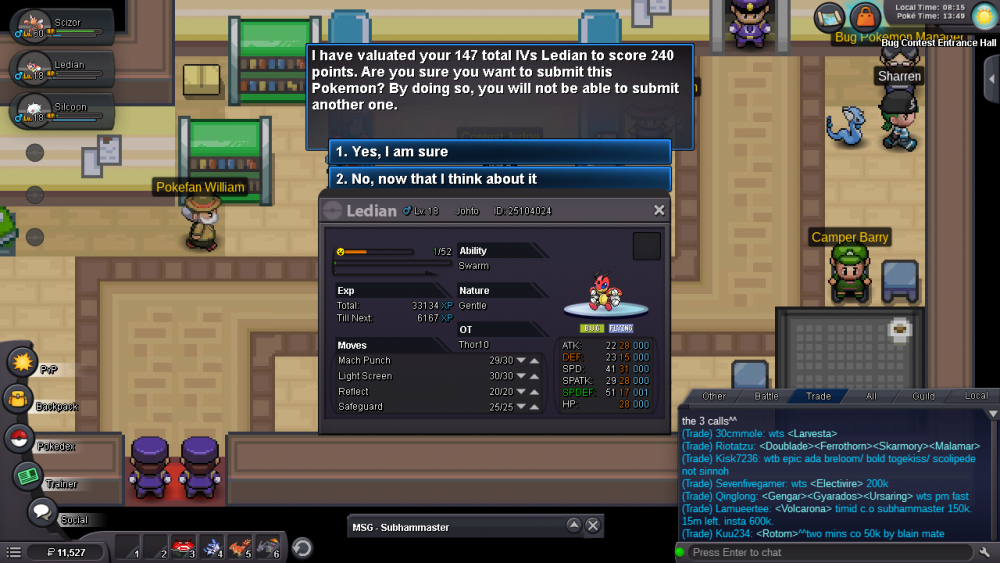Move Mach Punch down in move list

521,361
